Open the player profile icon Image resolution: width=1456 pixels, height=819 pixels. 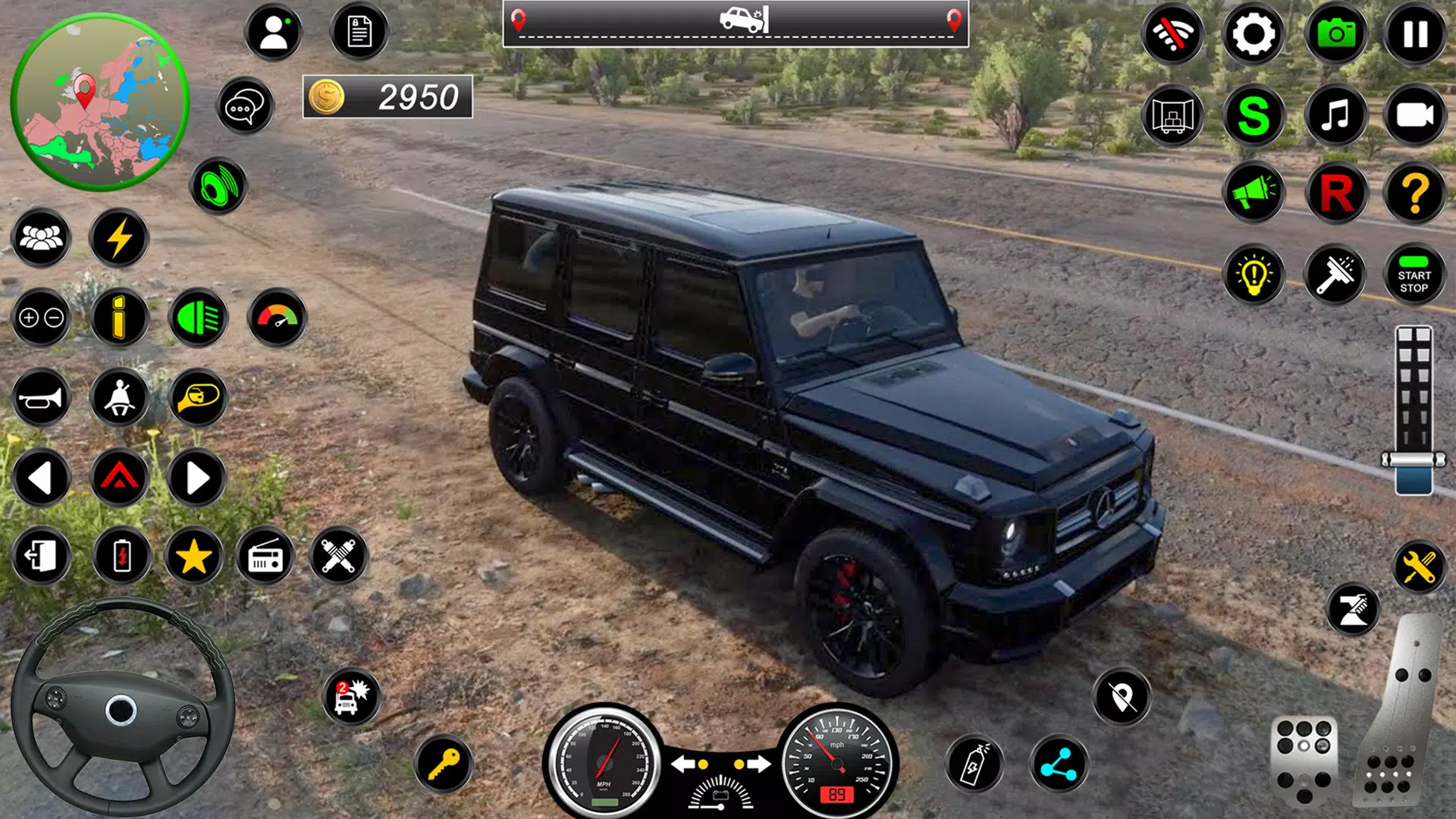(274, 33)
